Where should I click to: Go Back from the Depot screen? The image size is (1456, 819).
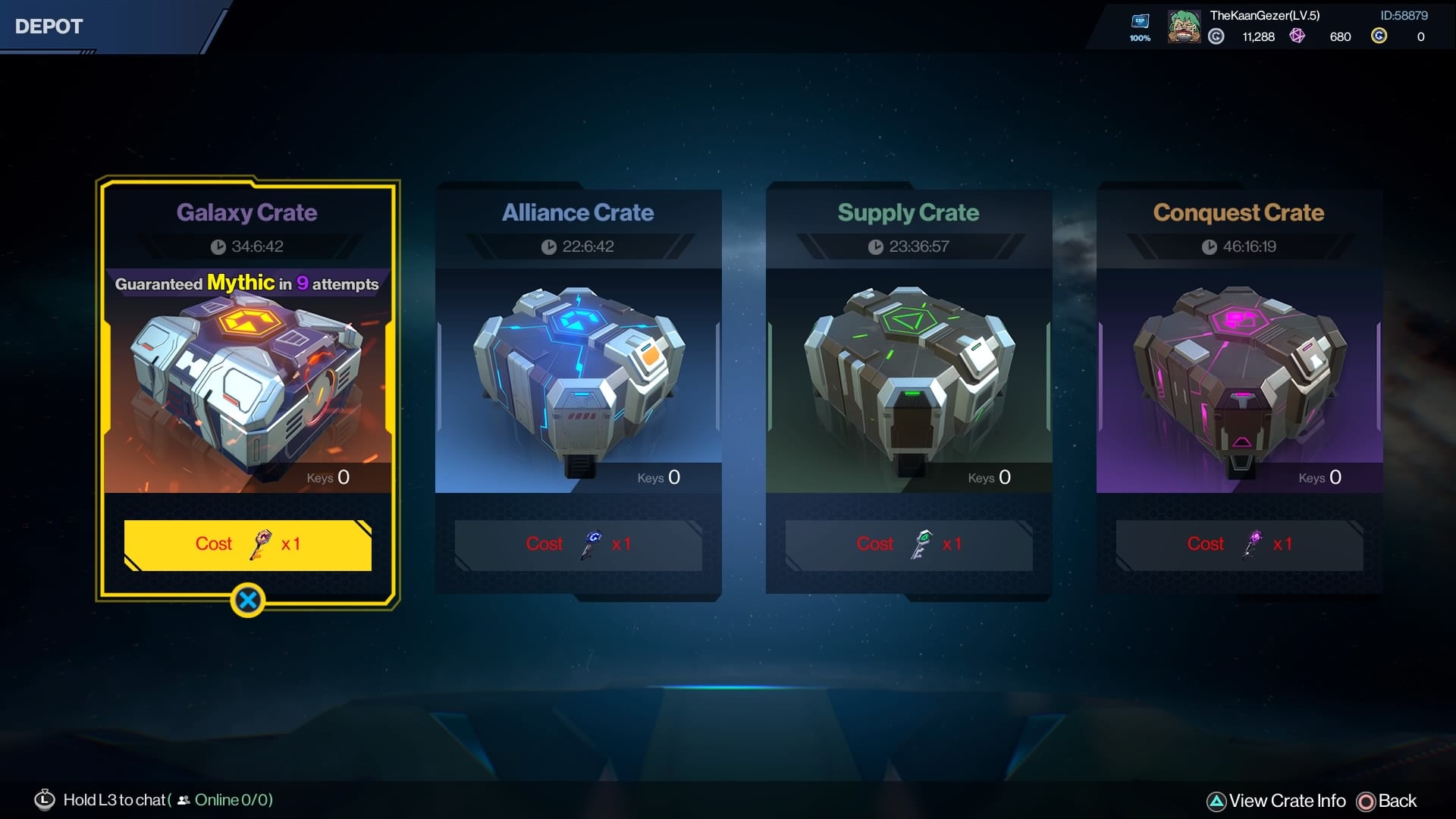tap(1387, 801)
